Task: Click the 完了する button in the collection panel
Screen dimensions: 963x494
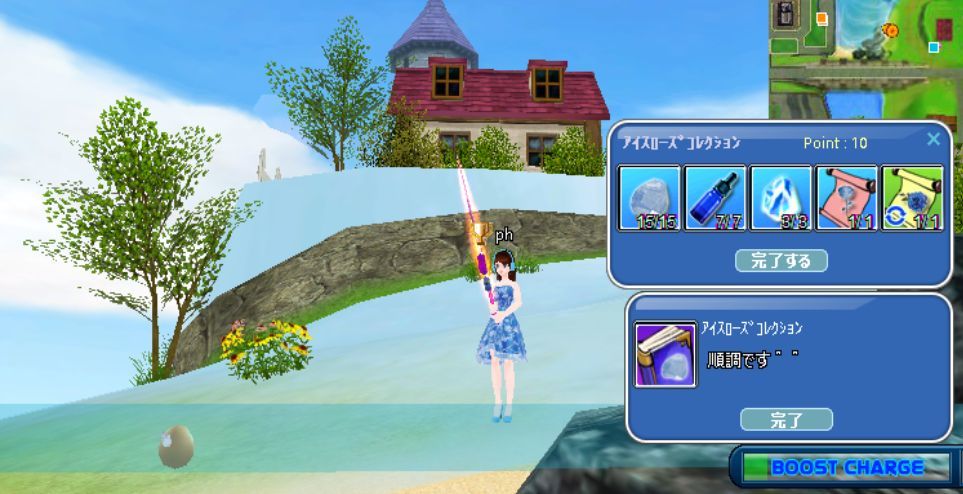Action: click(x=781, y=261)
